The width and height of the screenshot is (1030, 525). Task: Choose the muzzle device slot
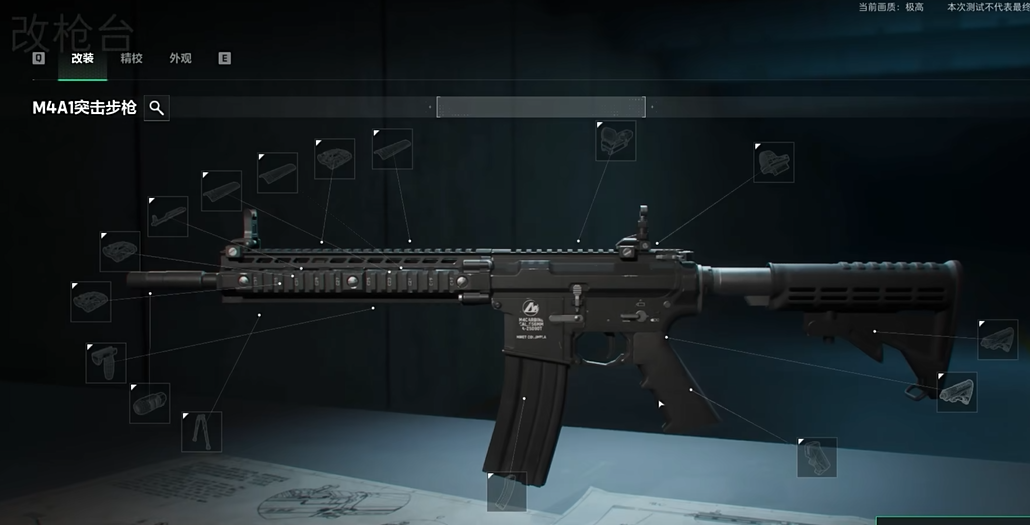[x=149, y=402]
